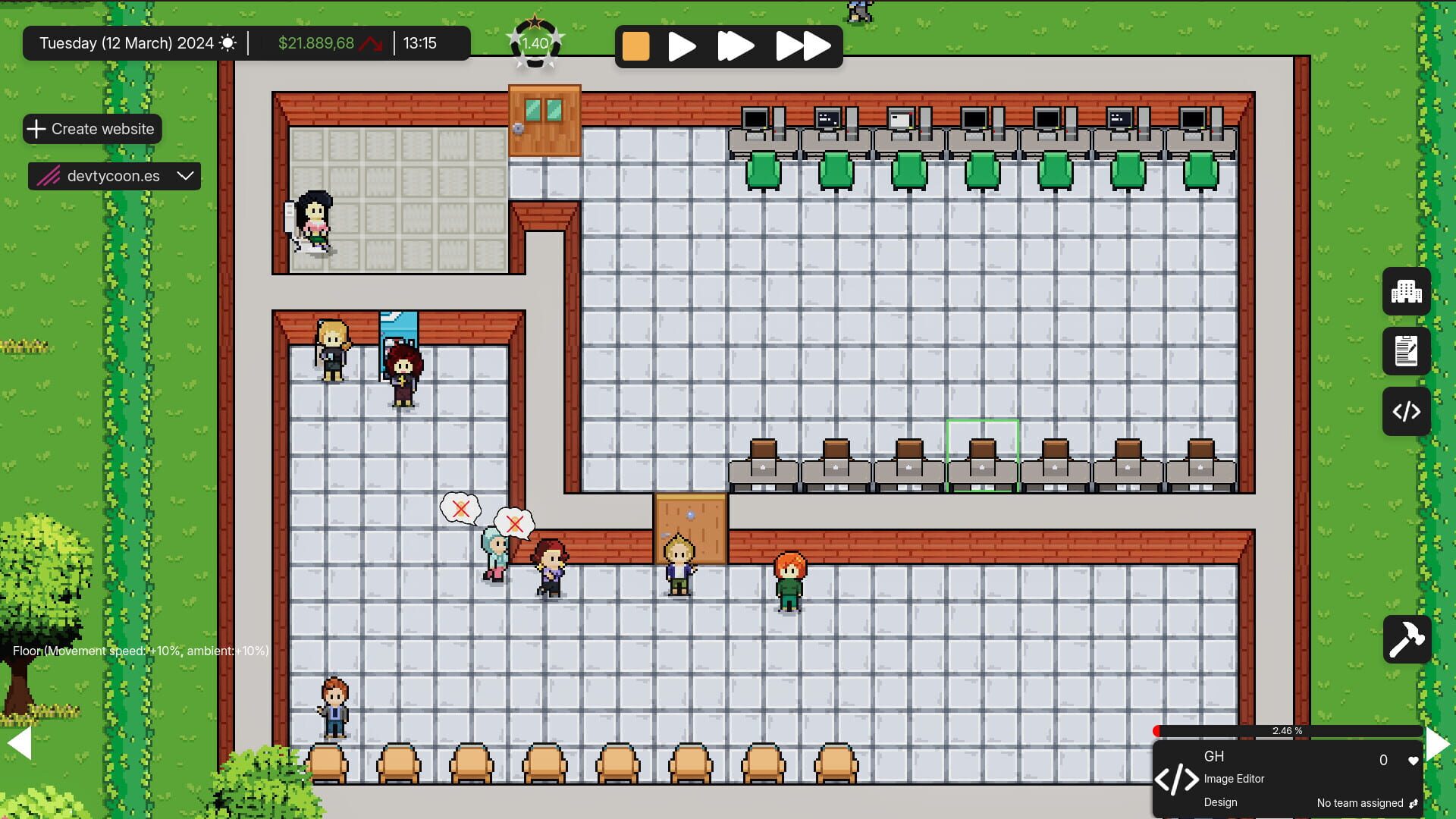Image resolution: width=1456 pixels, height=819 pixels.
Task: Resume game at normal speed with play
Action: 680,46
